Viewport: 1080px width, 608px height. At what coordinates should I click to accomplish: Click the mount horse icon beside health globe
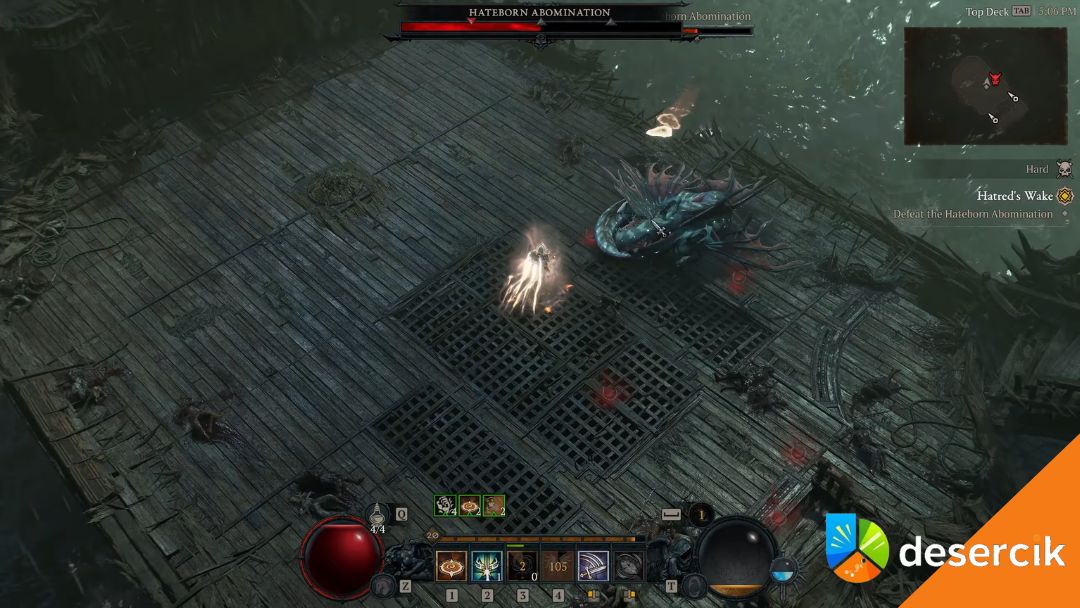coord(381,585)
